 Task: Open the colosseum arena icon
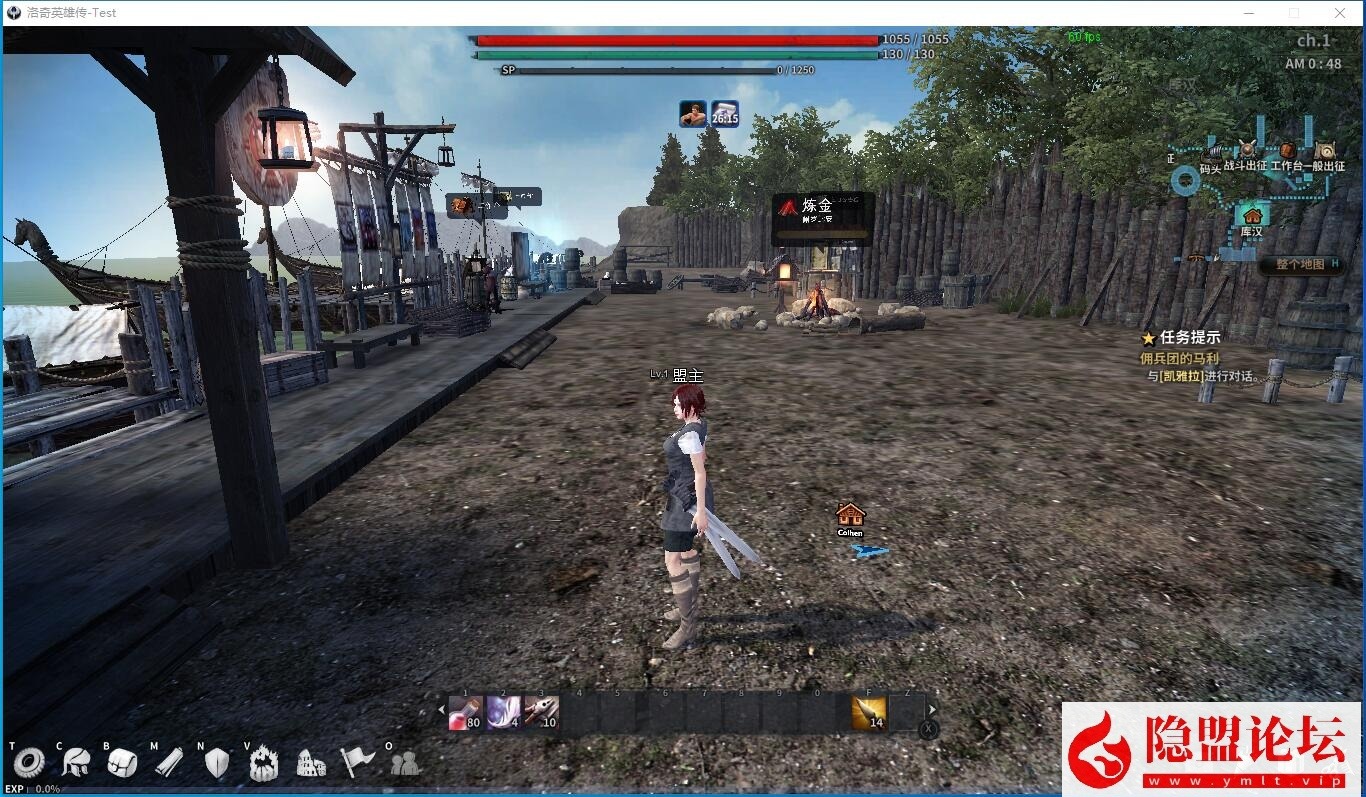click(311, 763)
